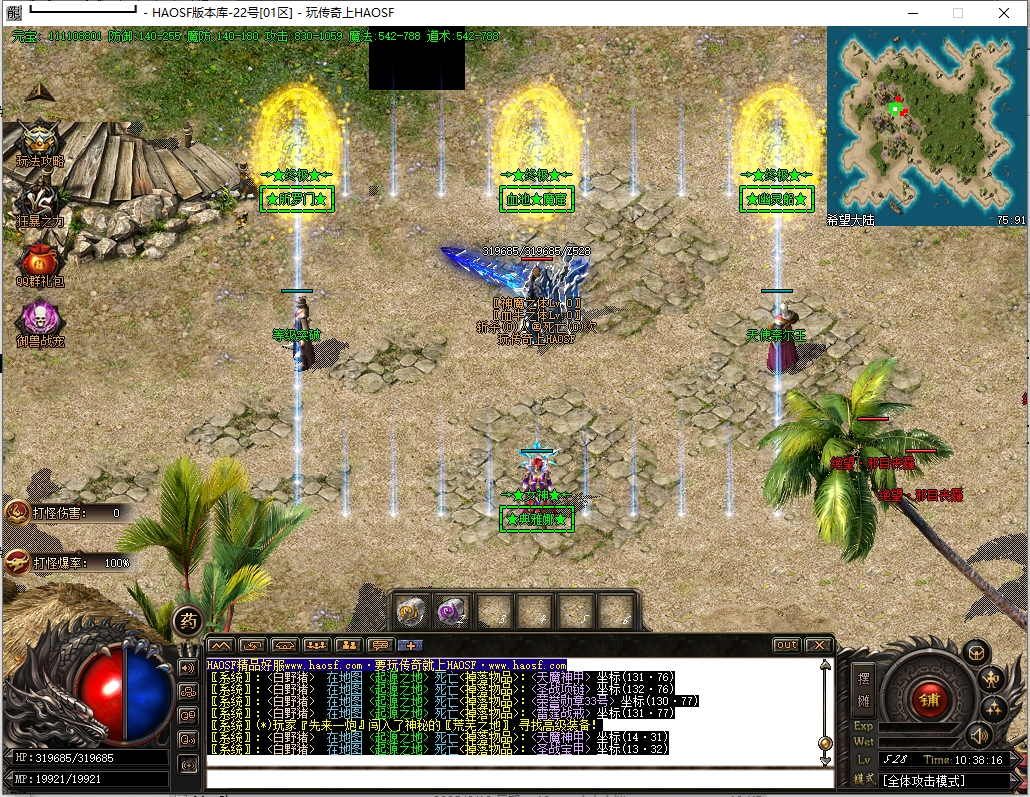
Task: Open the bag icon beside the orb
Action: point(976,653)
